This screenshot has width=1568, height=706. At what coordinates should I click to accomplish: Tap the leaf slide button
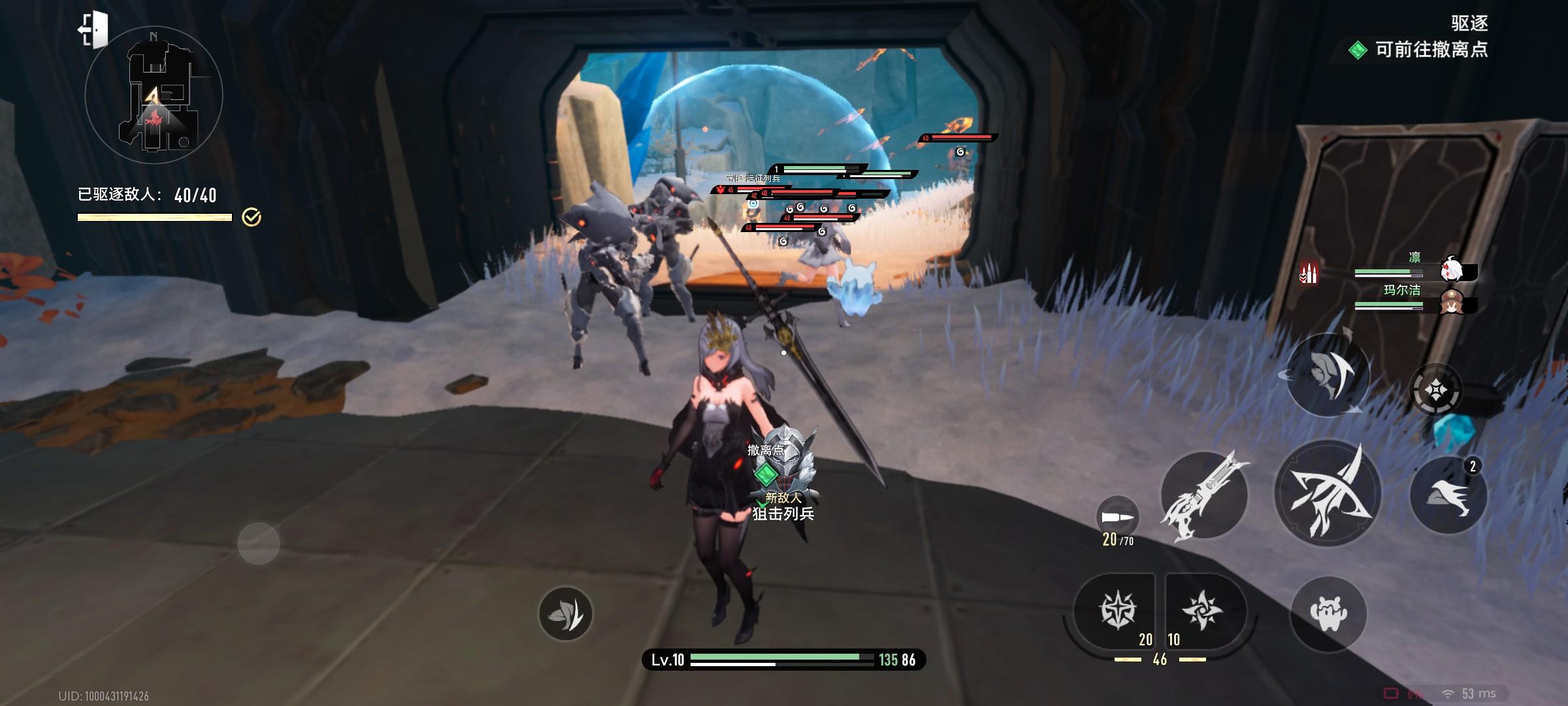[x=565, y=613]
